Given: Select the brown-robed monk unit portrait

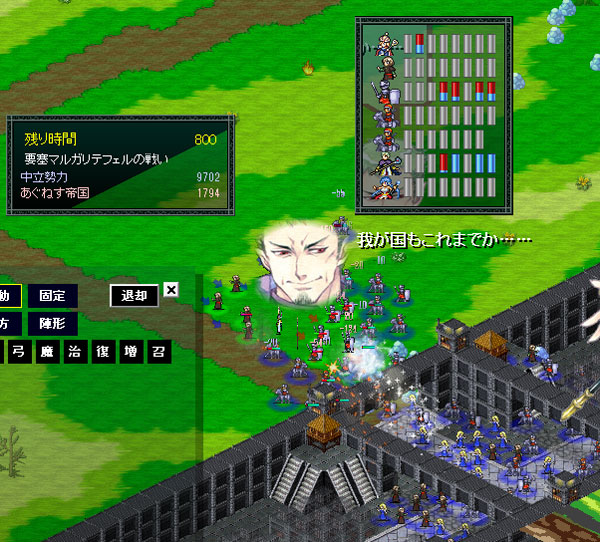Looking at the screenshot, I should pyautogui.click(x=385, y=68).
